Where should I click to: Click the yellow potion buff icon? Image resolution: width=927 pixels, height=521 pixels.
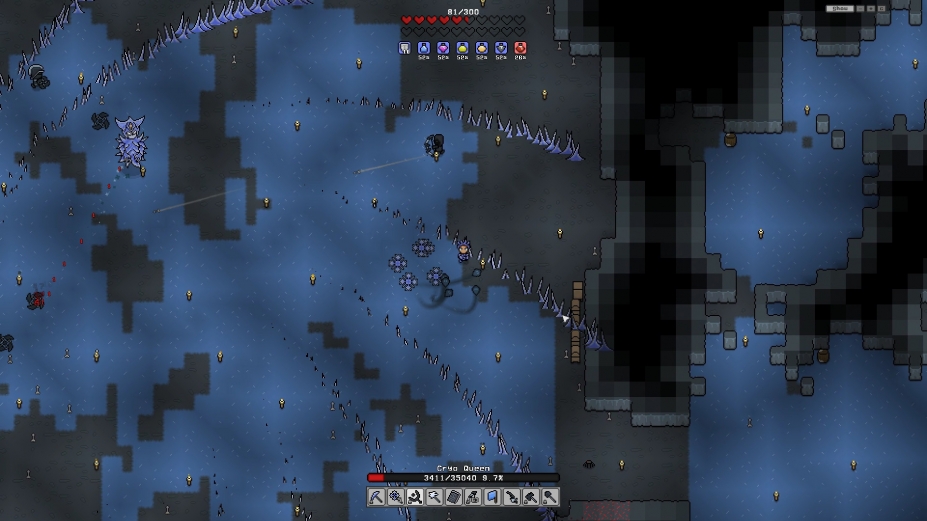point(462,48)
